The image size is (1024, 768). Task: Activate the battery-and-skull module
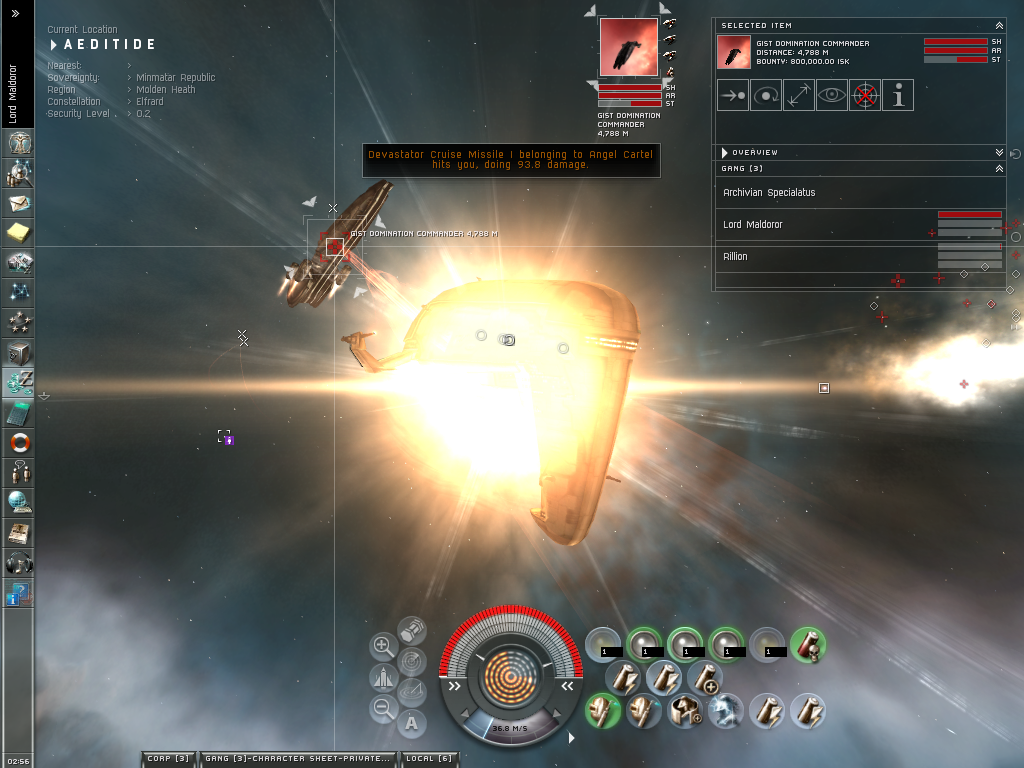[808, 644]
